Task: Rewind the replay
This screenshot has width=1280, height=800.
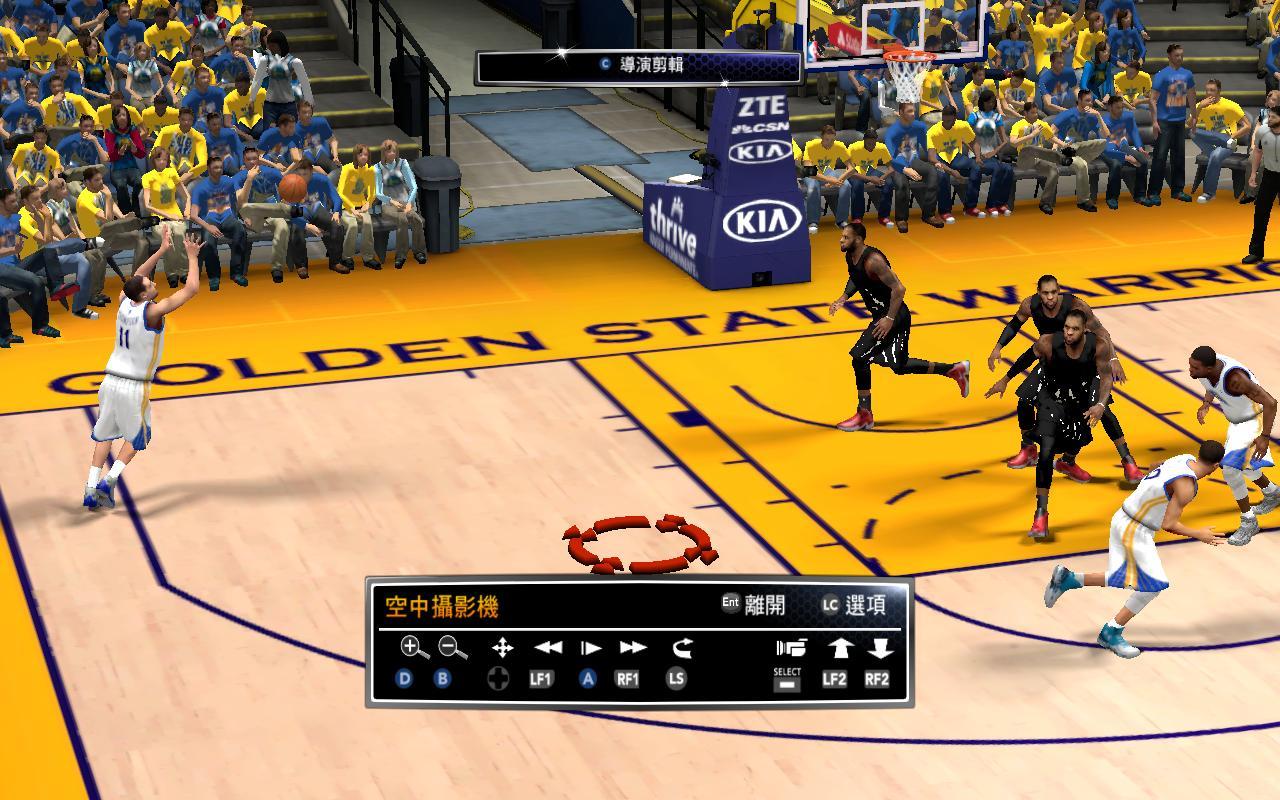Action: click(x=547, y=648)
